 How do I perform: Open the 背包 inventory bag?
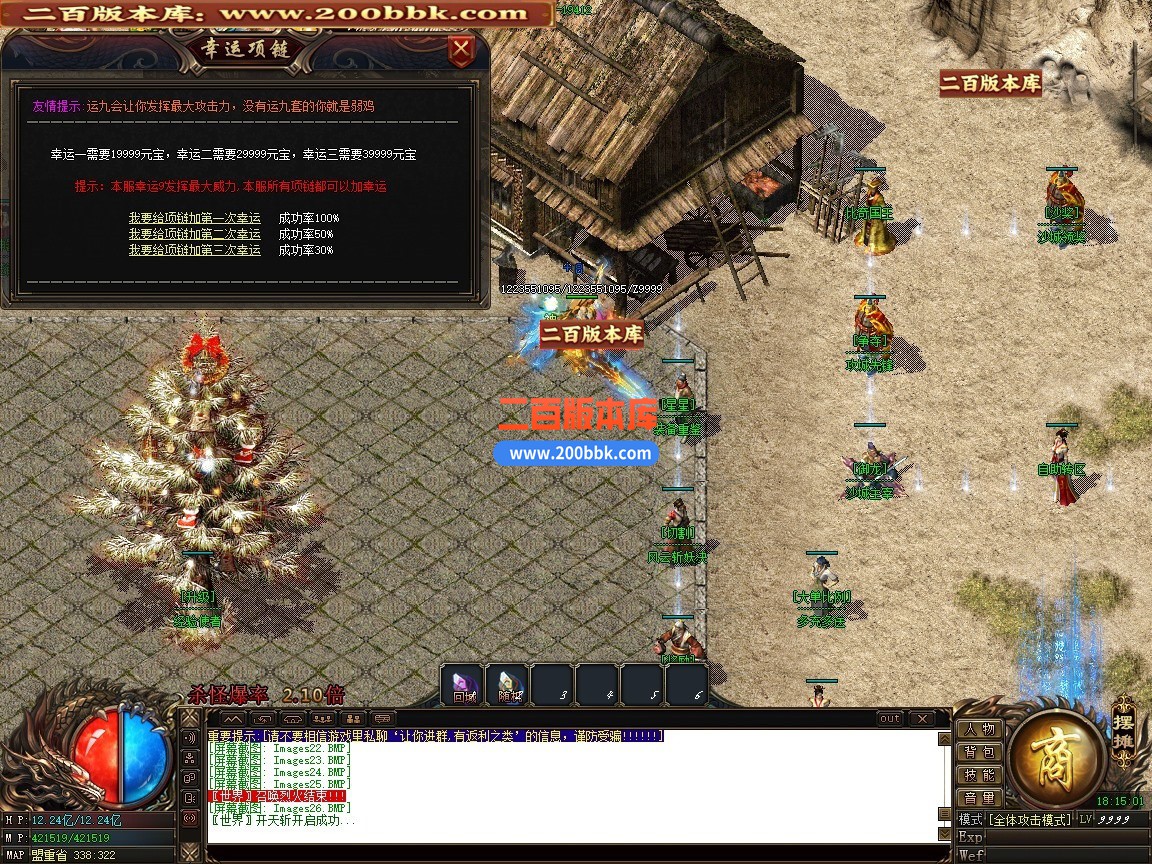coord(980,752)
